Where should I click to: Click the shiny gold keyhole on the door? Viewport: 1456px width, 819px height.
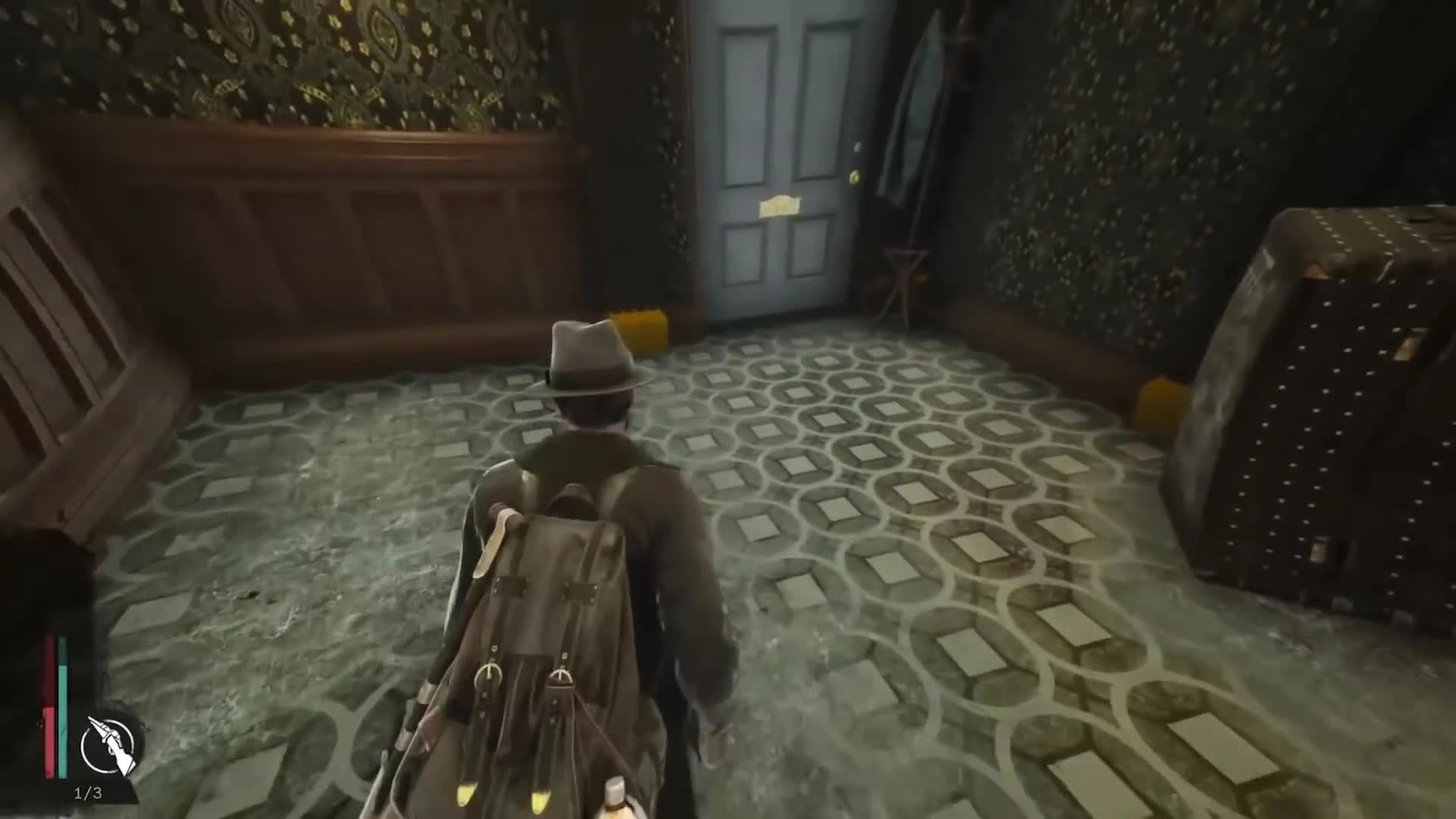click(855, 176)
